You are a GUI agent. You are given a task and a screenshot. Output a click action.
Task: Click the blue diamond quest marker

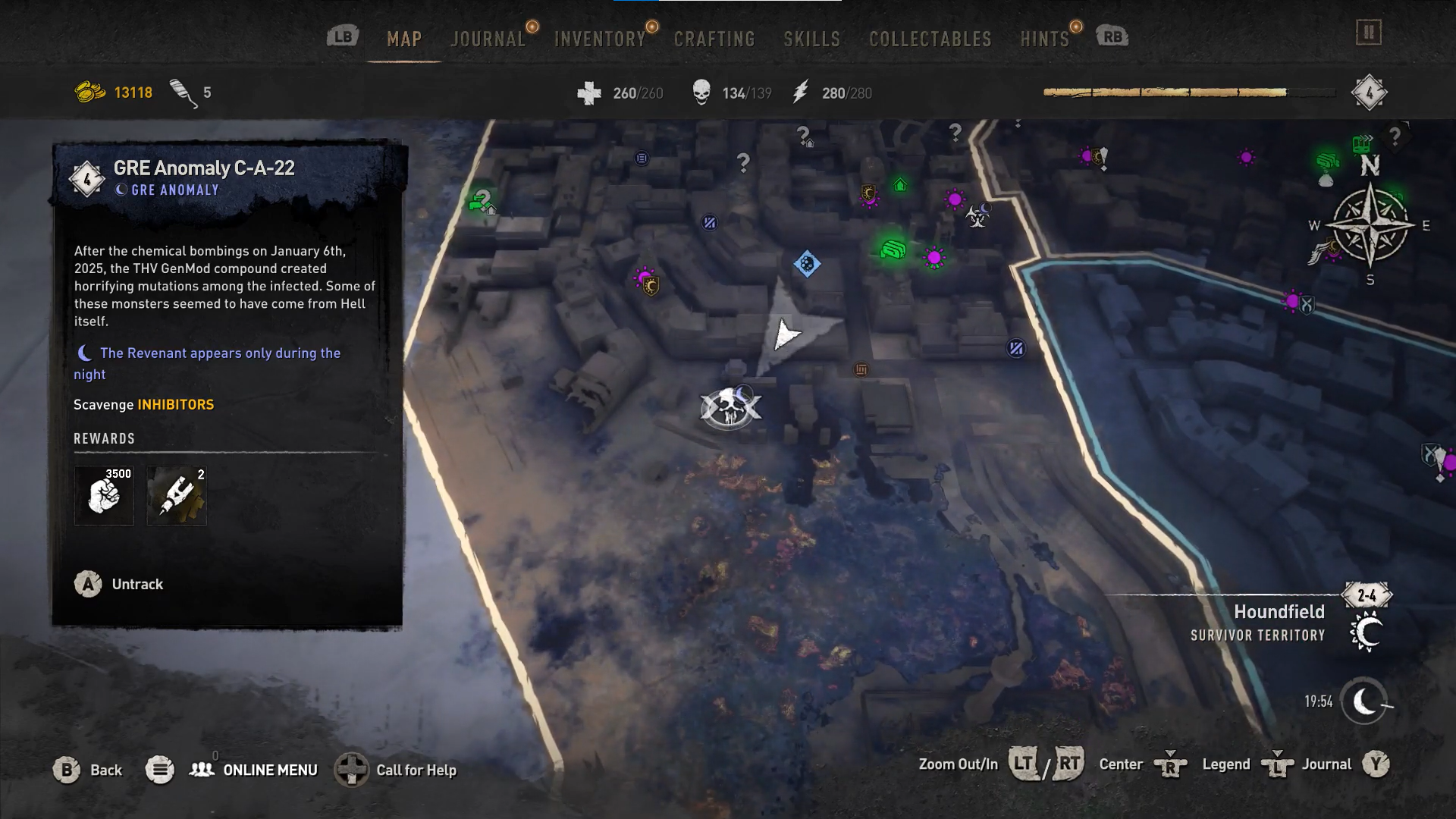click(807, 264)
